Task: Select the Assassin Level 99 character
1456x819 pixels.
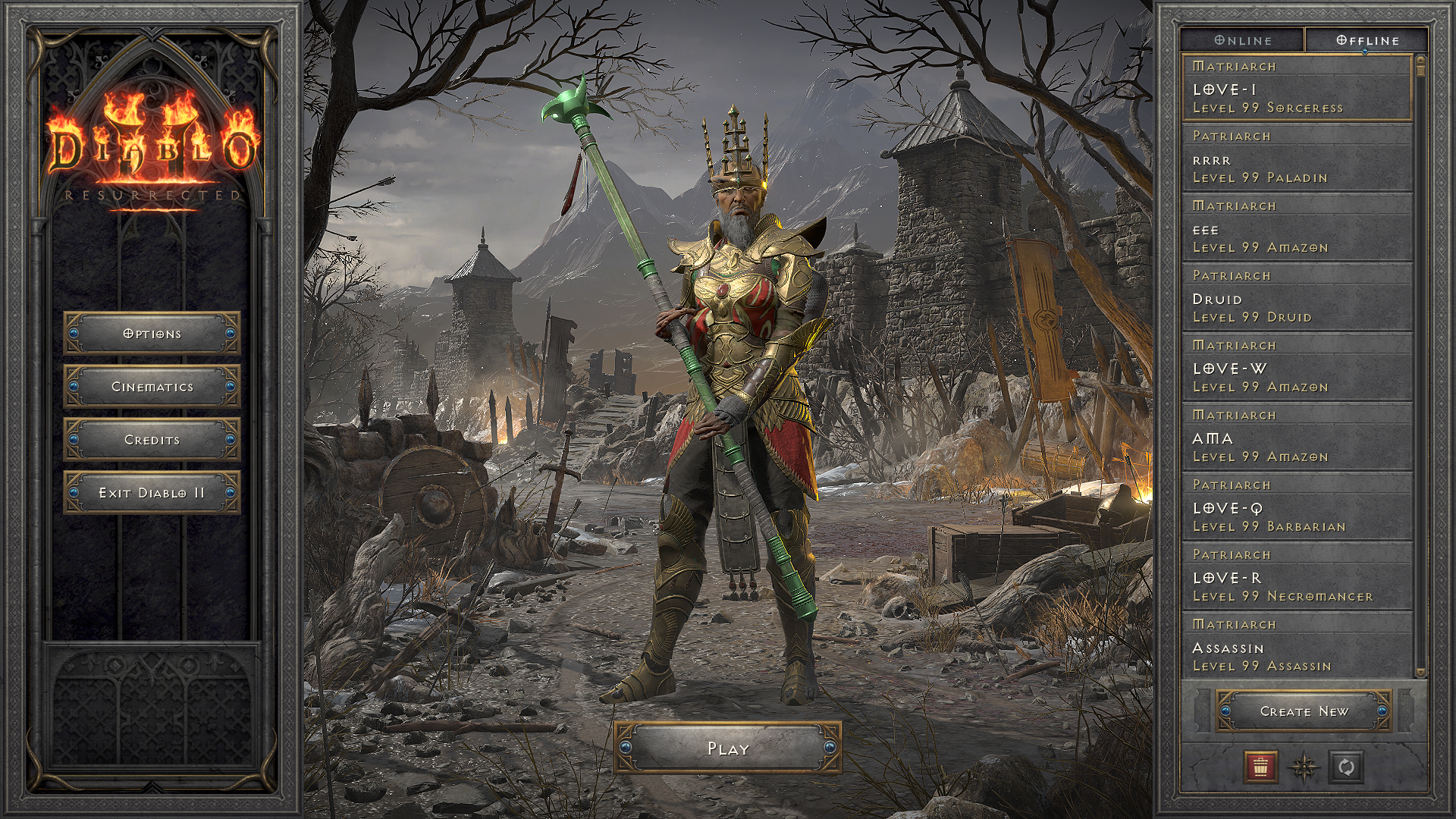Action: (1297, 647)
